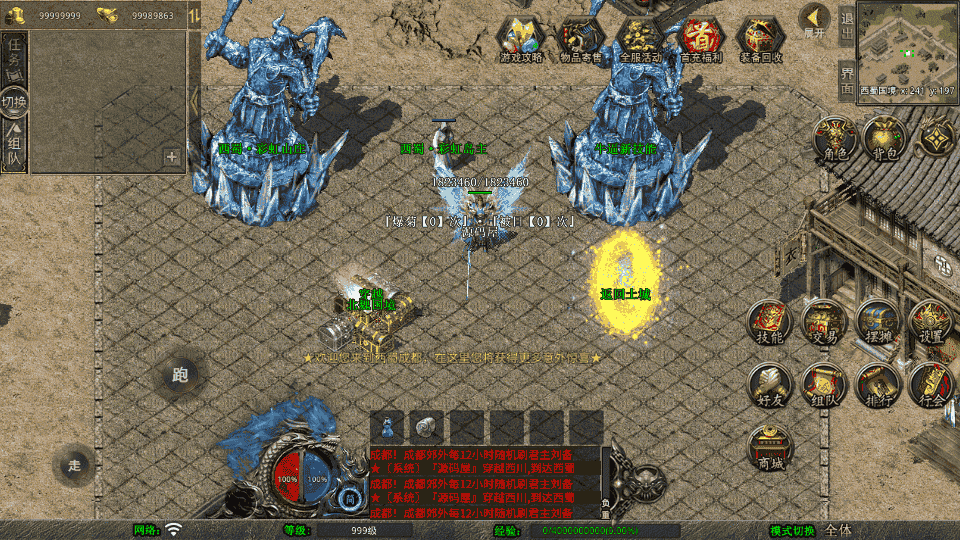The width and height of the screenshot is (960, 540).
Task: Open the 好友 friends list
Action: [x=771, y=385]
